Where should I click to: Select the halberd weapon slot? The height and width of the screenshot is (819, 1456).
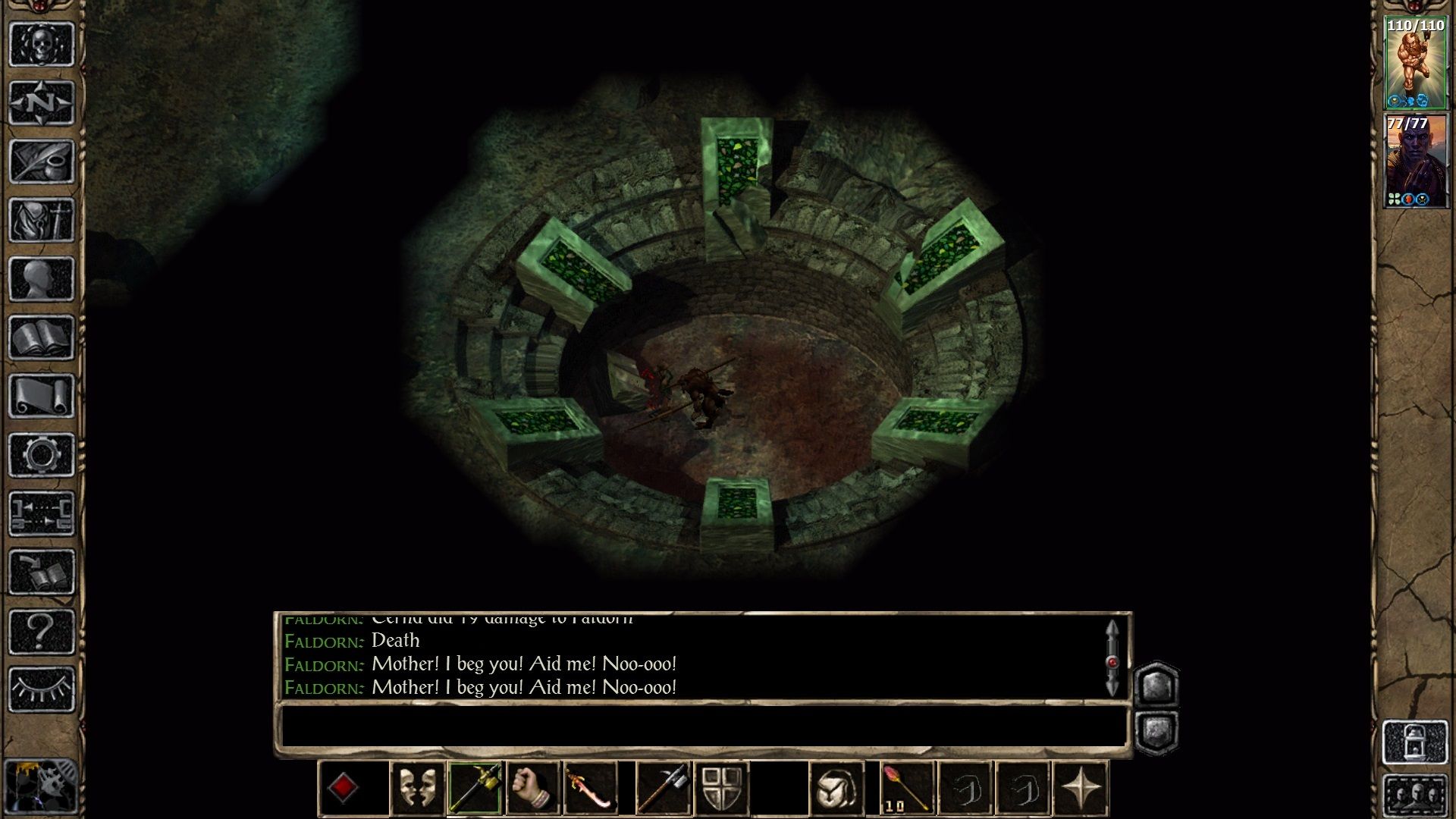664,789
